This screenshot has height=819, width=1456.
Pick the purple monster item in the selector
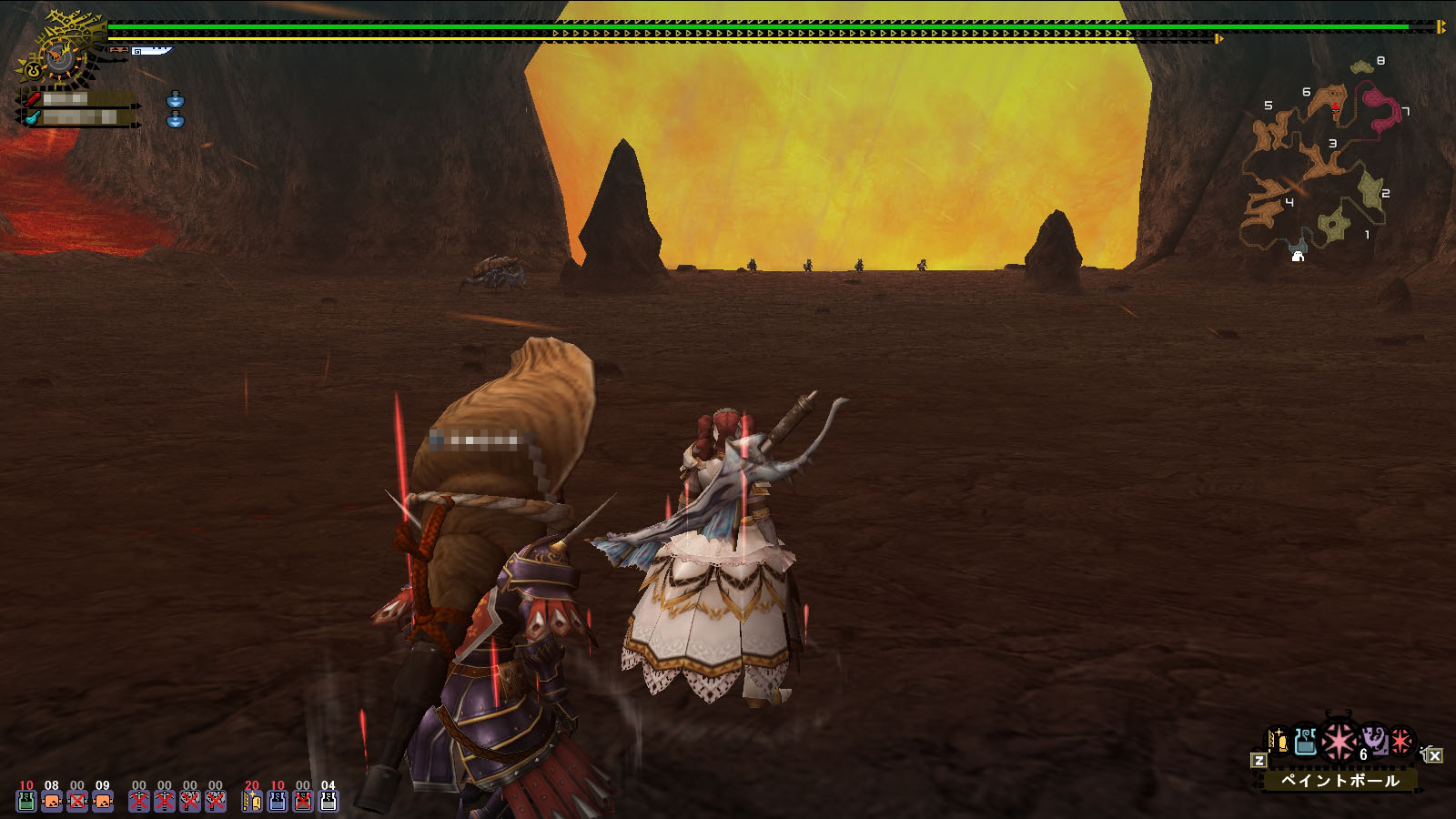(x=1375, y=740)
